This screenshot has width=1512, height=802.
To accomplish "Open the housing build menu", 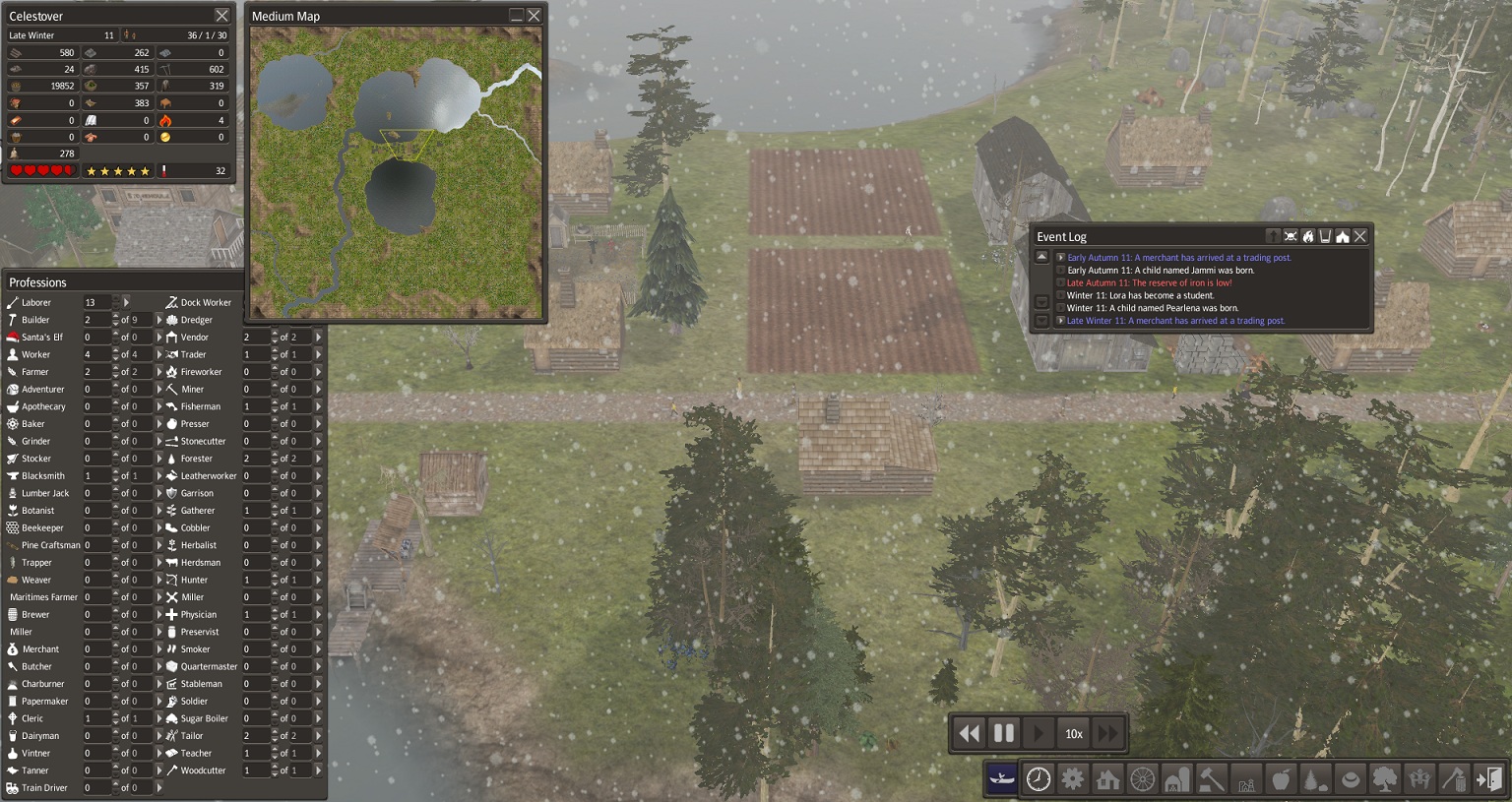I will click(x=1107, y=779).
